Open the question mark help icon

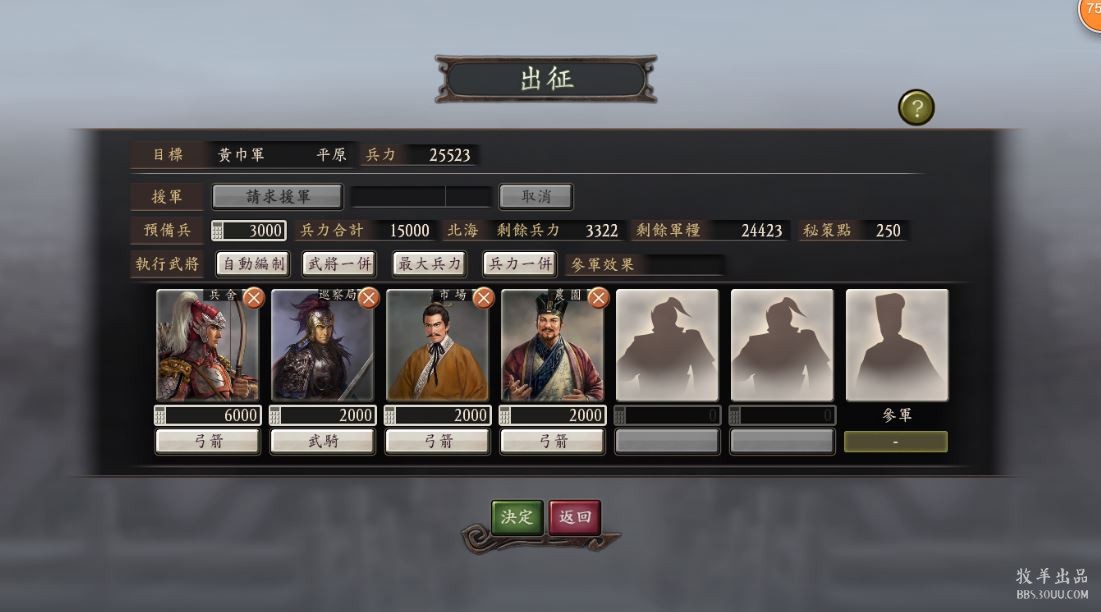click(x=916, y=107)
